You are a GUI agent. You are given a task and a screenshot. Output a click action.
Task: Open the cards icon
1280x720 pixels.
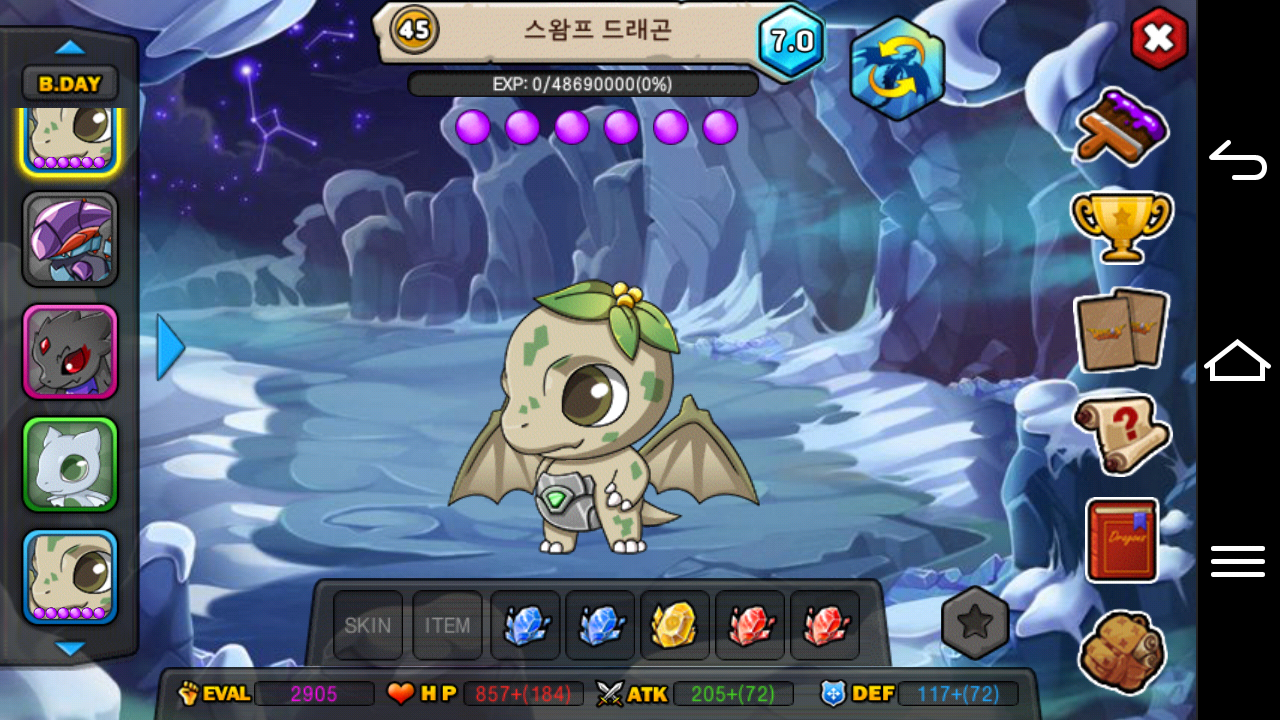pos(1121,330)
